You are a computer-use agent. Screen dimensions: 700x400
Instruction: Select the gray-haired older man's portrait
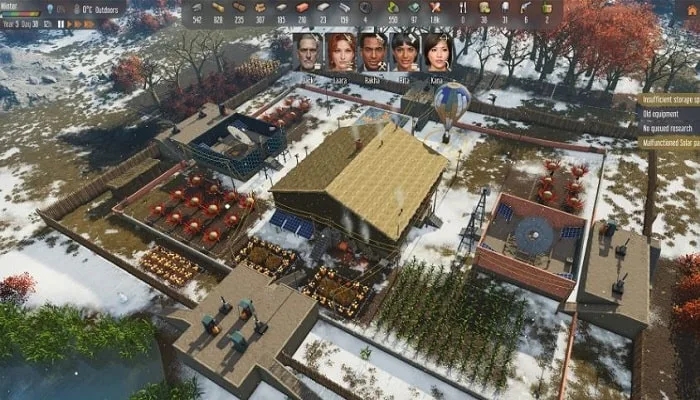click(x=308, y=52)
